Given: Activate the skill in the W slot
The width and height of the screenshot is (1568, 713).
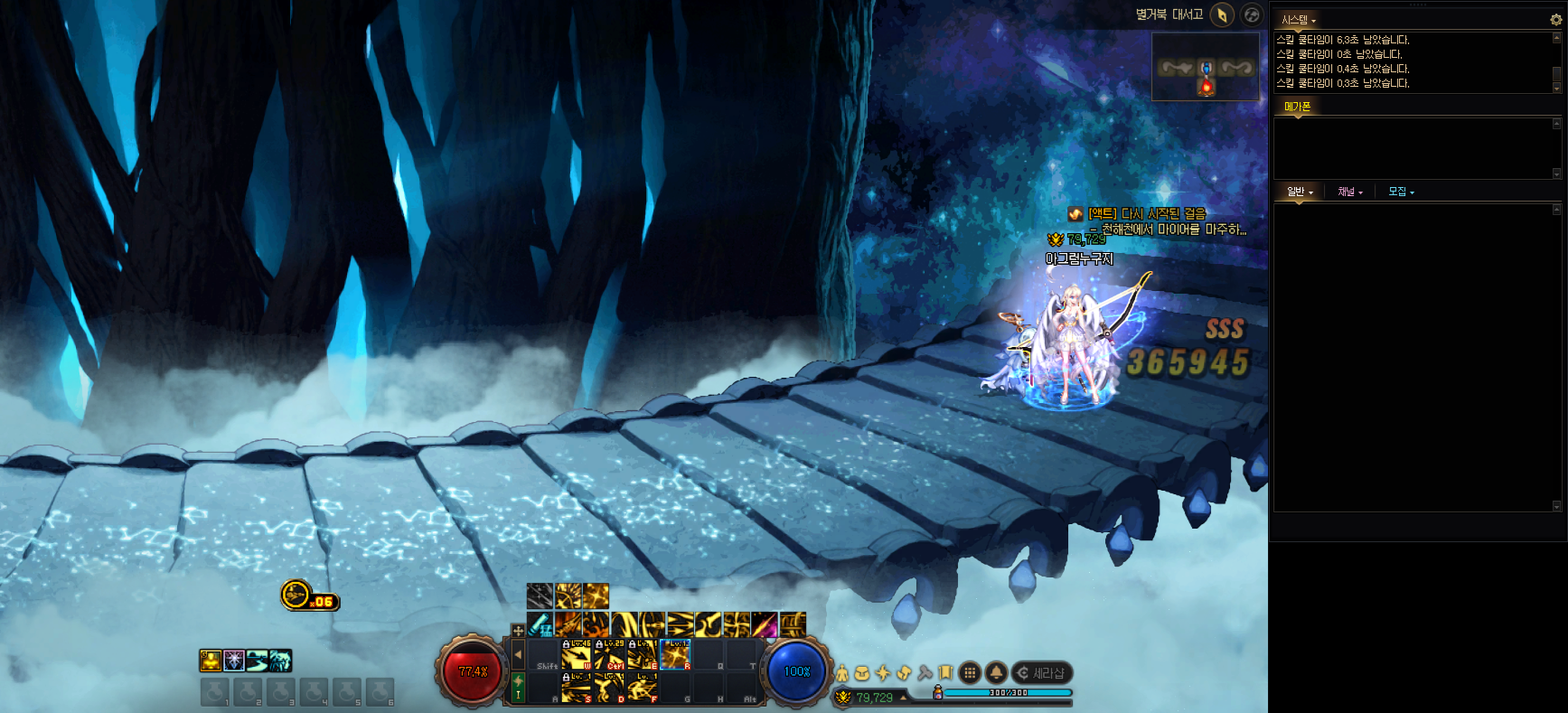Looking at the screenshot, I should (x=577, y=655).
